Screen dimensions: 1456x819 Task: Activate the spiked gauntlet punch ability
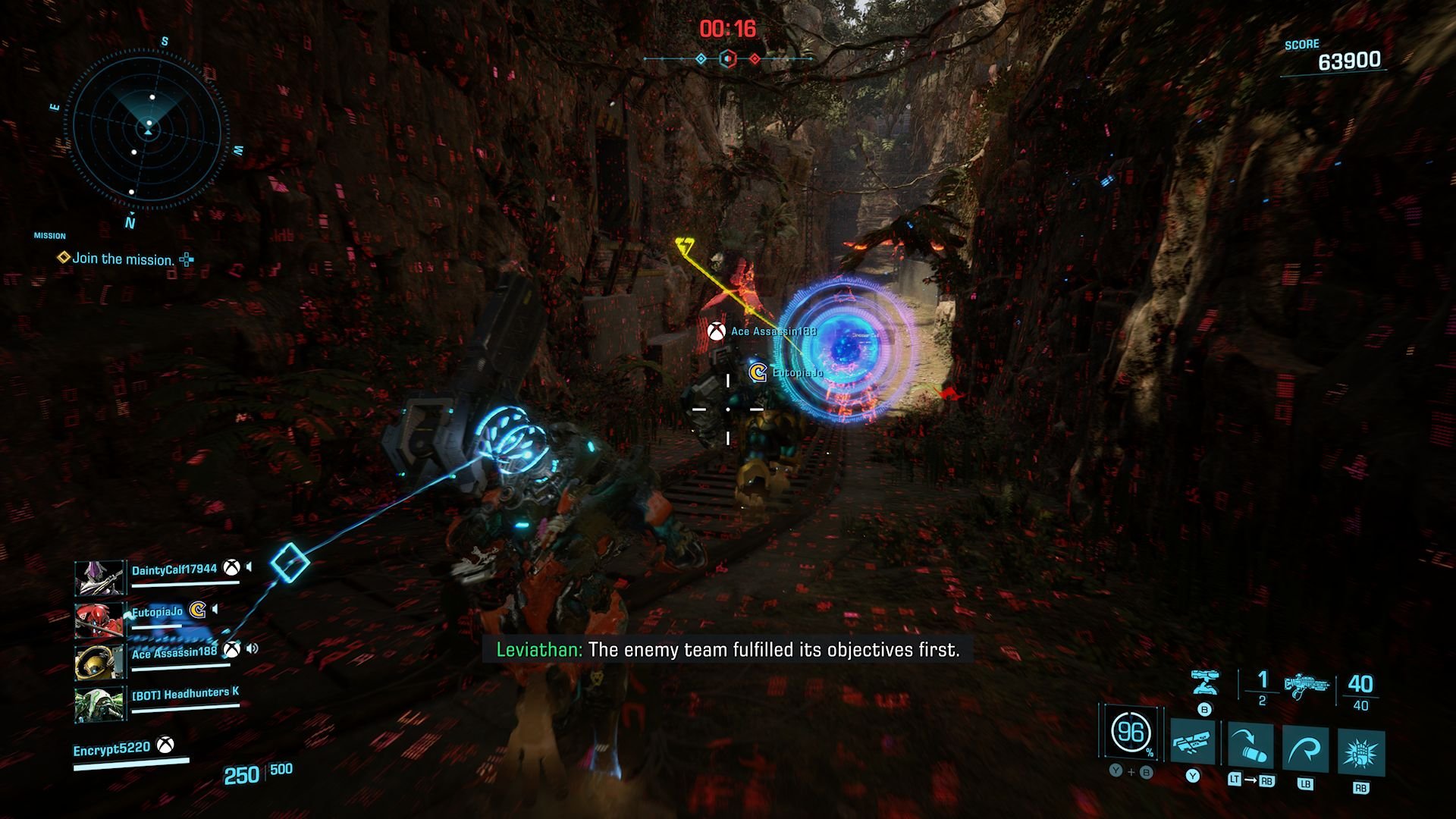pos(1360,754)
